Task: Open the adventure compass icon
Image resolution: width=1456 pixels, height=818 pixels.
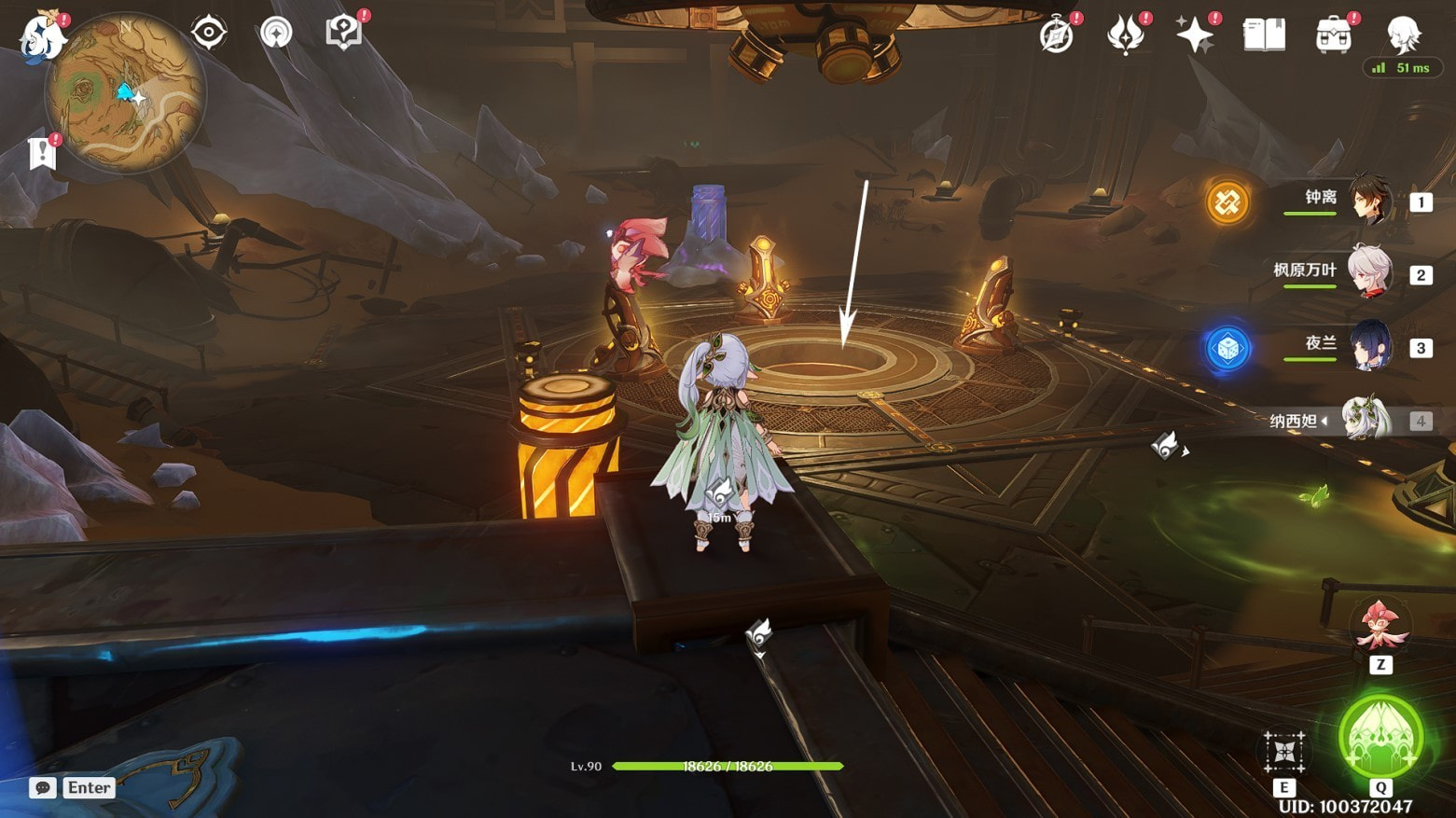Action: pos(1057,36)
